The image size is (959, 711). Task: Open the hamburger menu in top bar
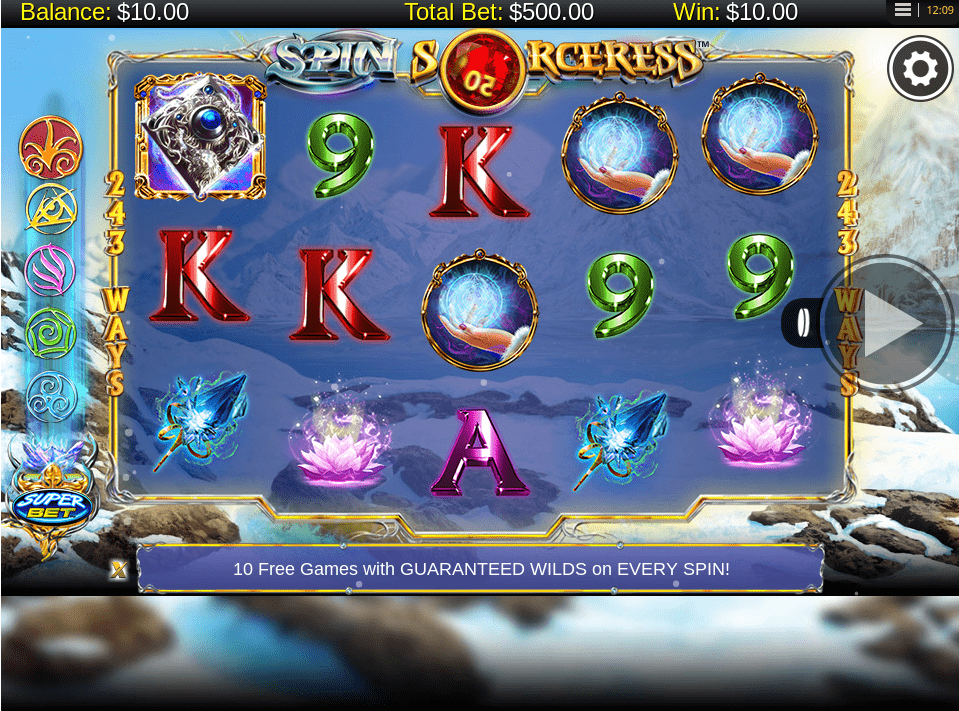click(x=903, y=10)
